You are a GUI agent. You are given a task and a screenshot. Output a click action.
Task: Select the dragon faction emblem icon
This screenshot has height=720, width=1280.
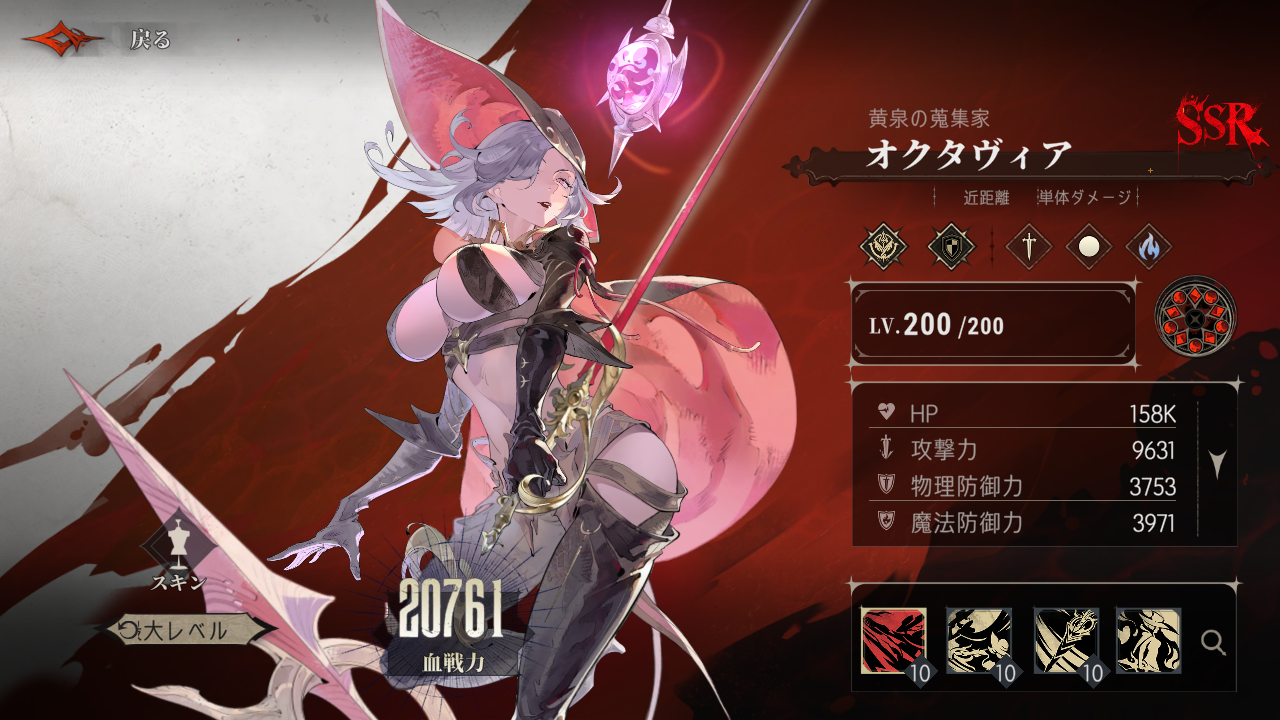(883, 245)
